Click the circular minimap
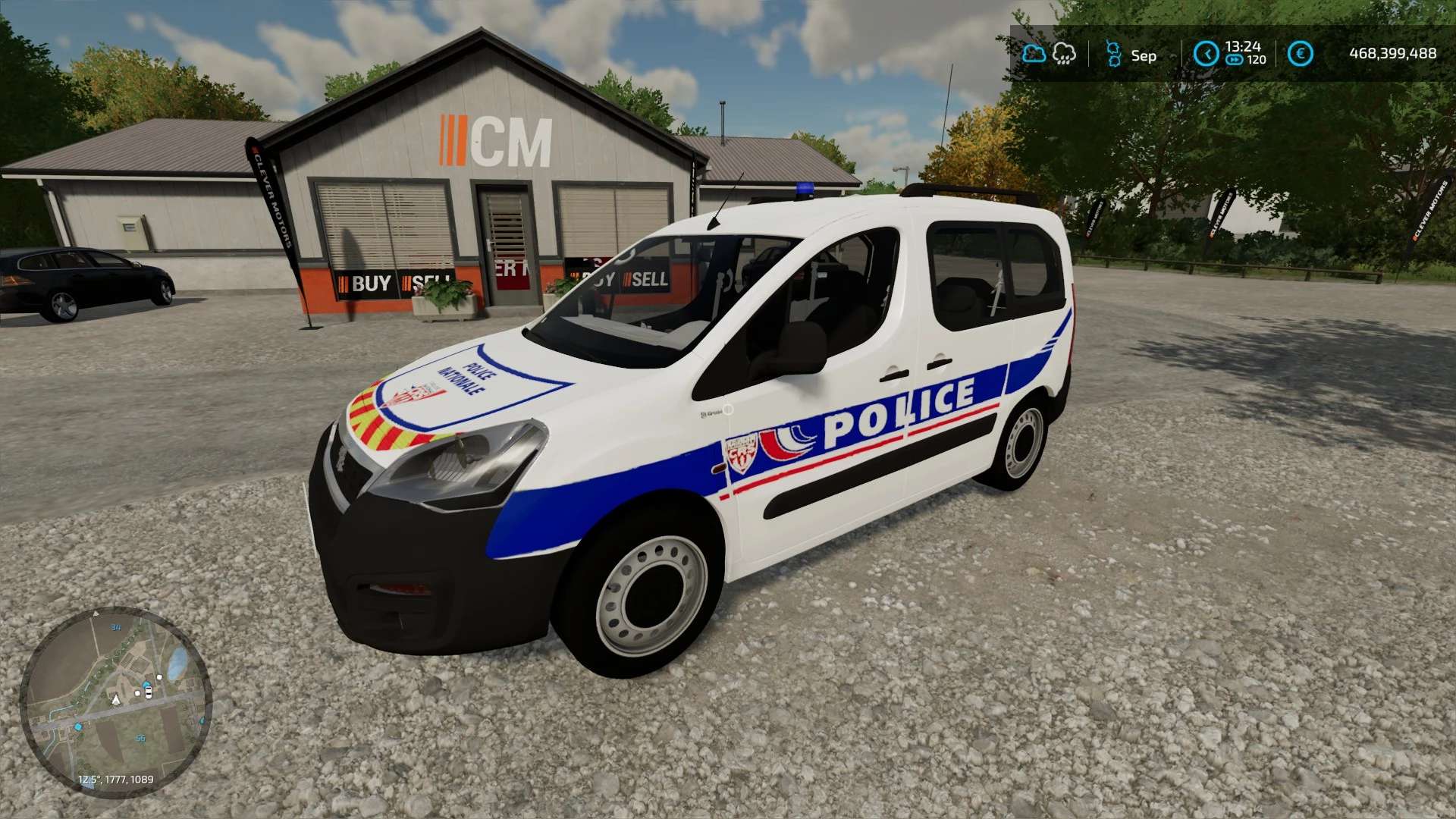Screen dimensions: 1456x819 tap(115, 701)
